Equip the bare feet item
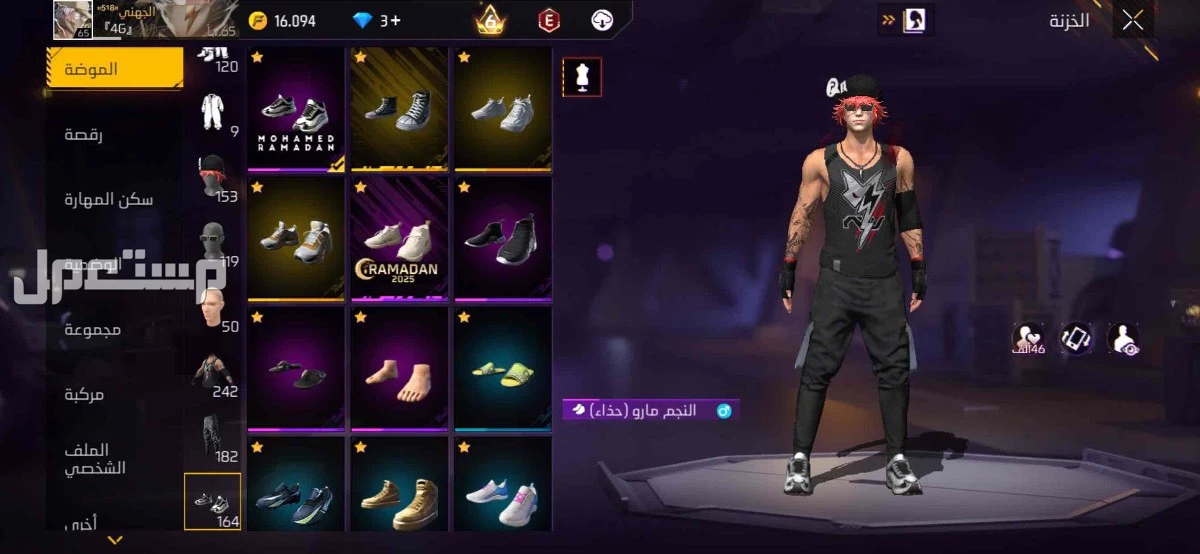This screenshot has height=554, width=1200. tap(398, 370)
